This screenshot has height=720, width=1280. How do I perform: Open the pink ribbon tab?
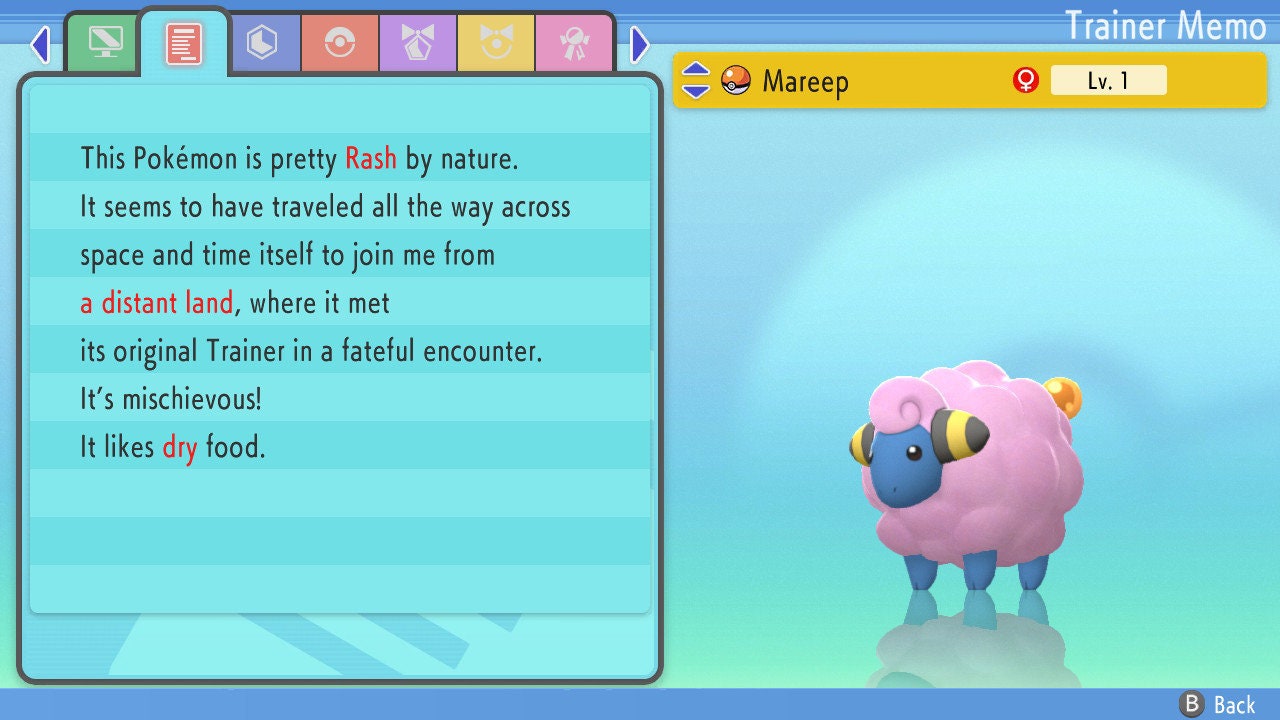pyautogui.click(x=574, y=43)
